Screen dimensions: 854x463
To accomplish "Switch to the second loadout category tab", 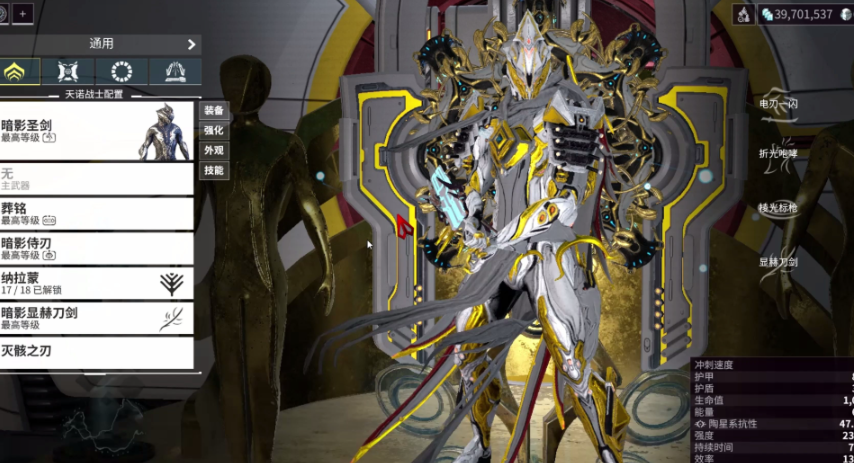I will [68, 71].
